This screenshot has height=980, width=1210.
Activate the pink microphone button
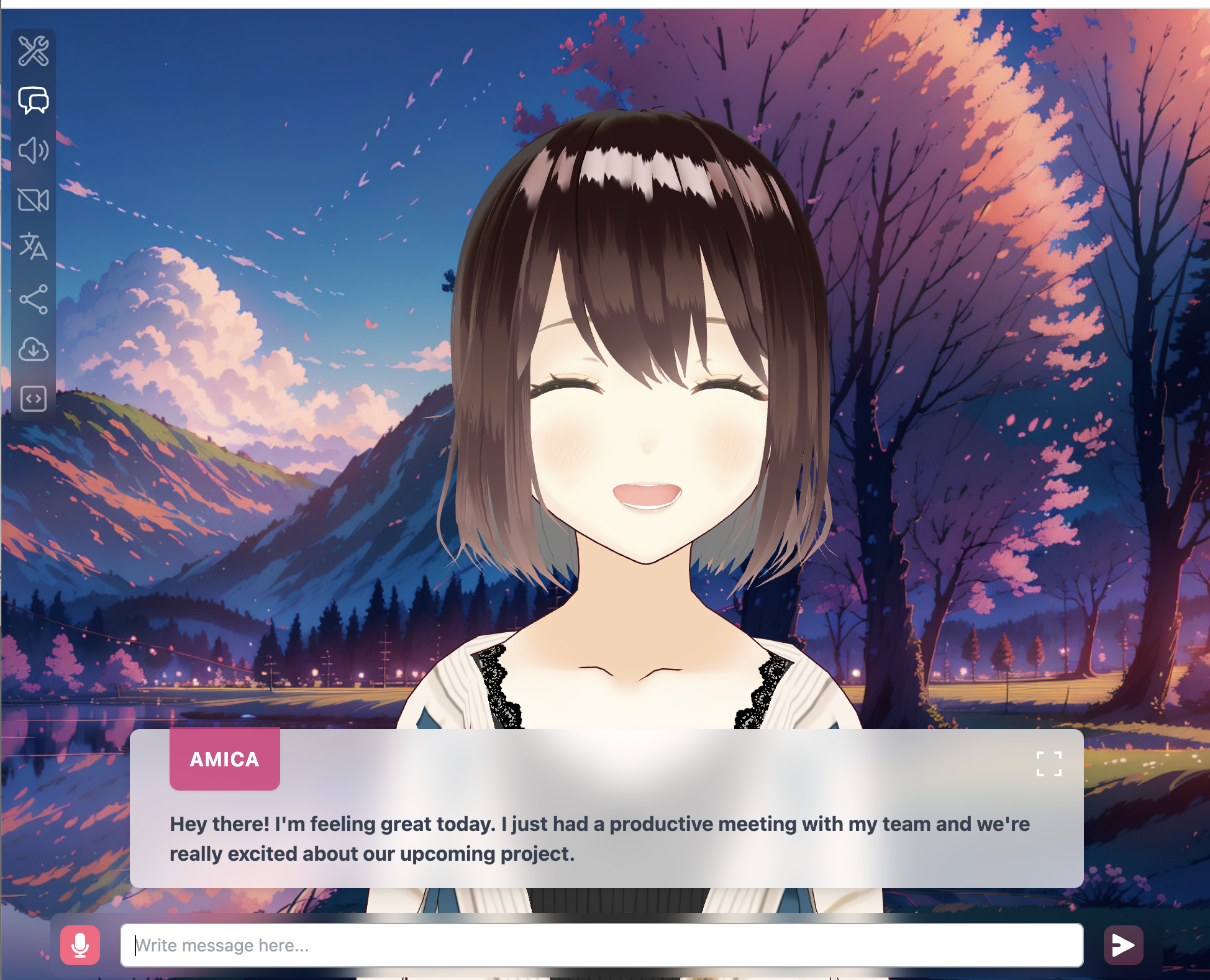pos(80,945)
